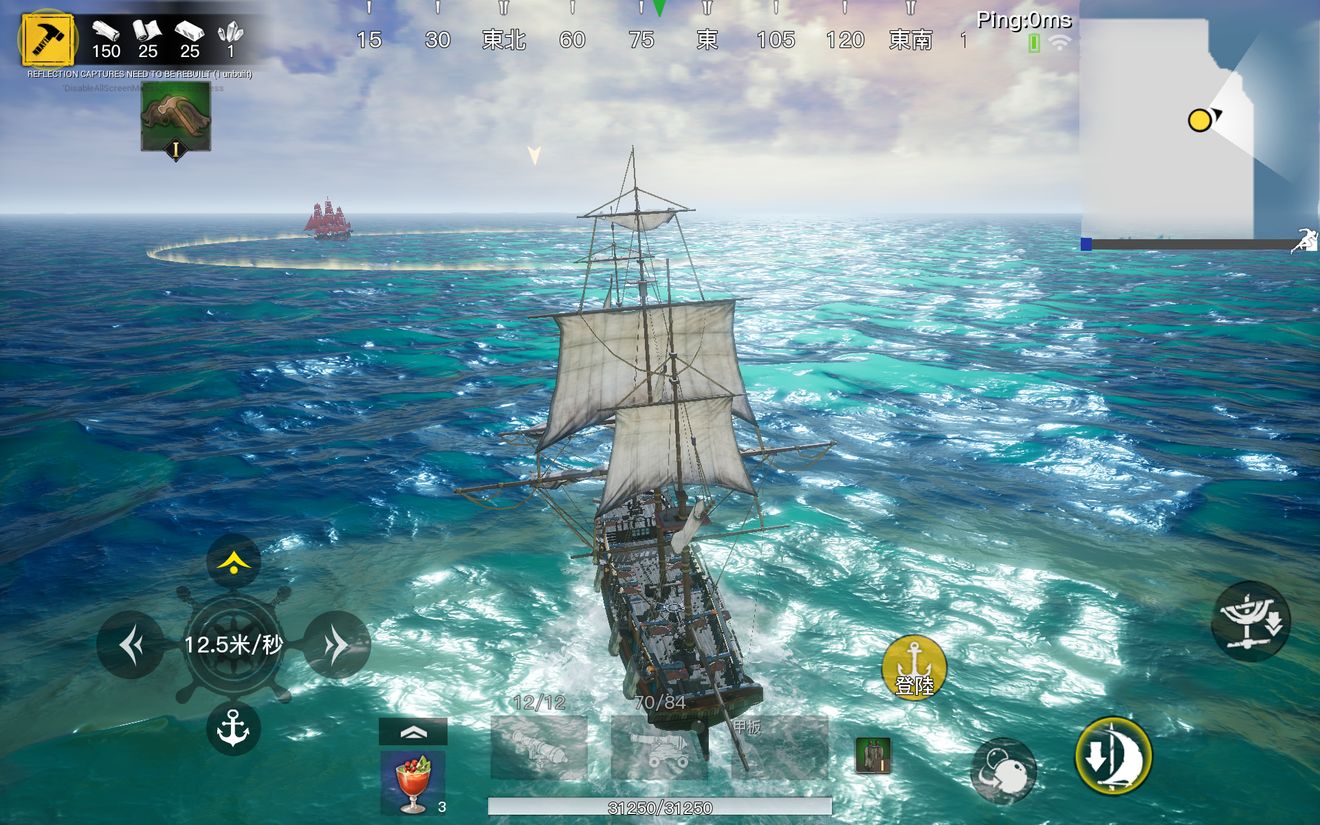
Task: Tap the ship's wheel steering control
Action: pyautogui.click(x=233, y=645)
